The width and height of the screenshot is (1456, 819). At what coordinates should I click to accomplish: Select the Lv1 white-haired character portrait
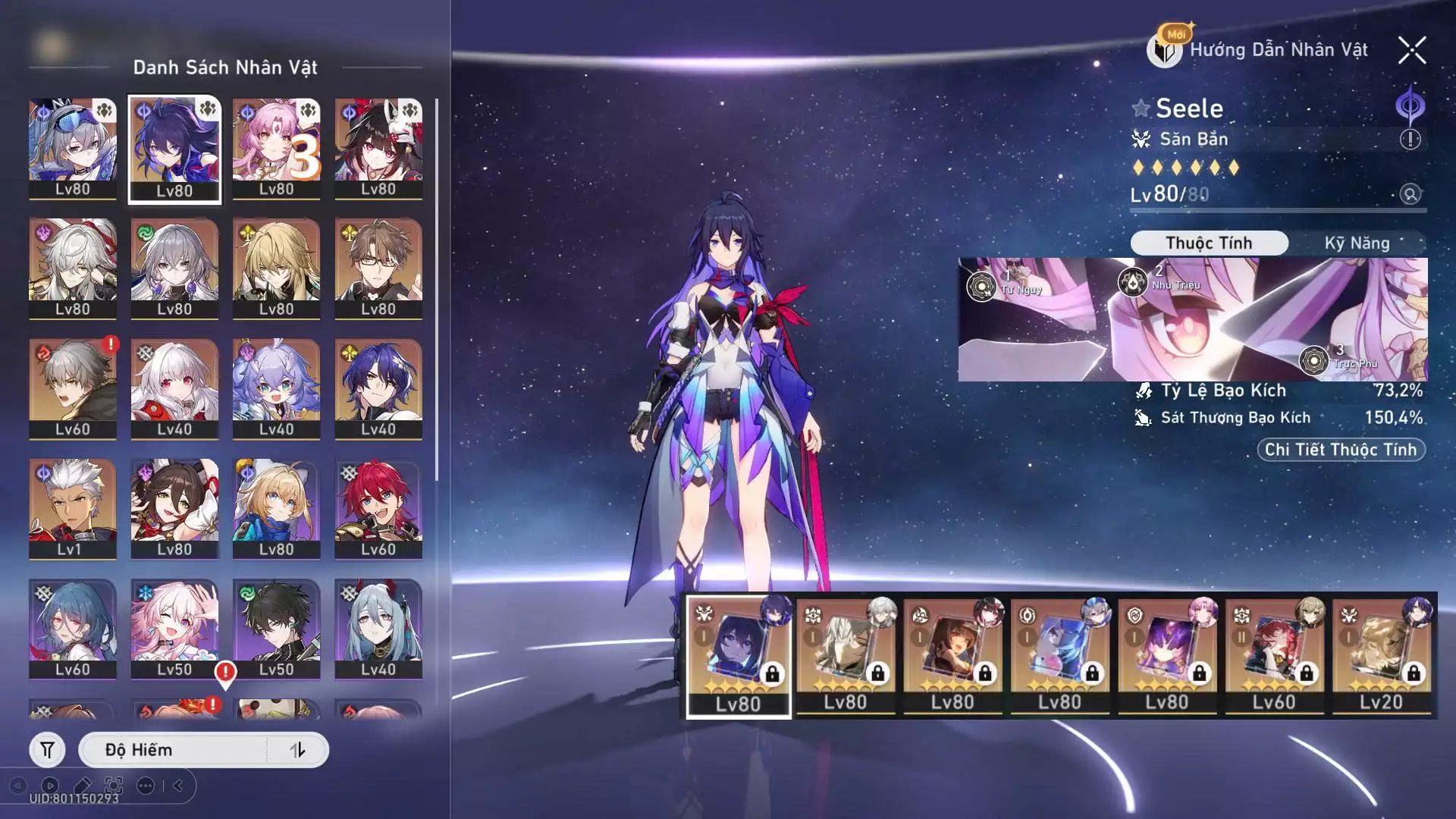coord(73,508)
